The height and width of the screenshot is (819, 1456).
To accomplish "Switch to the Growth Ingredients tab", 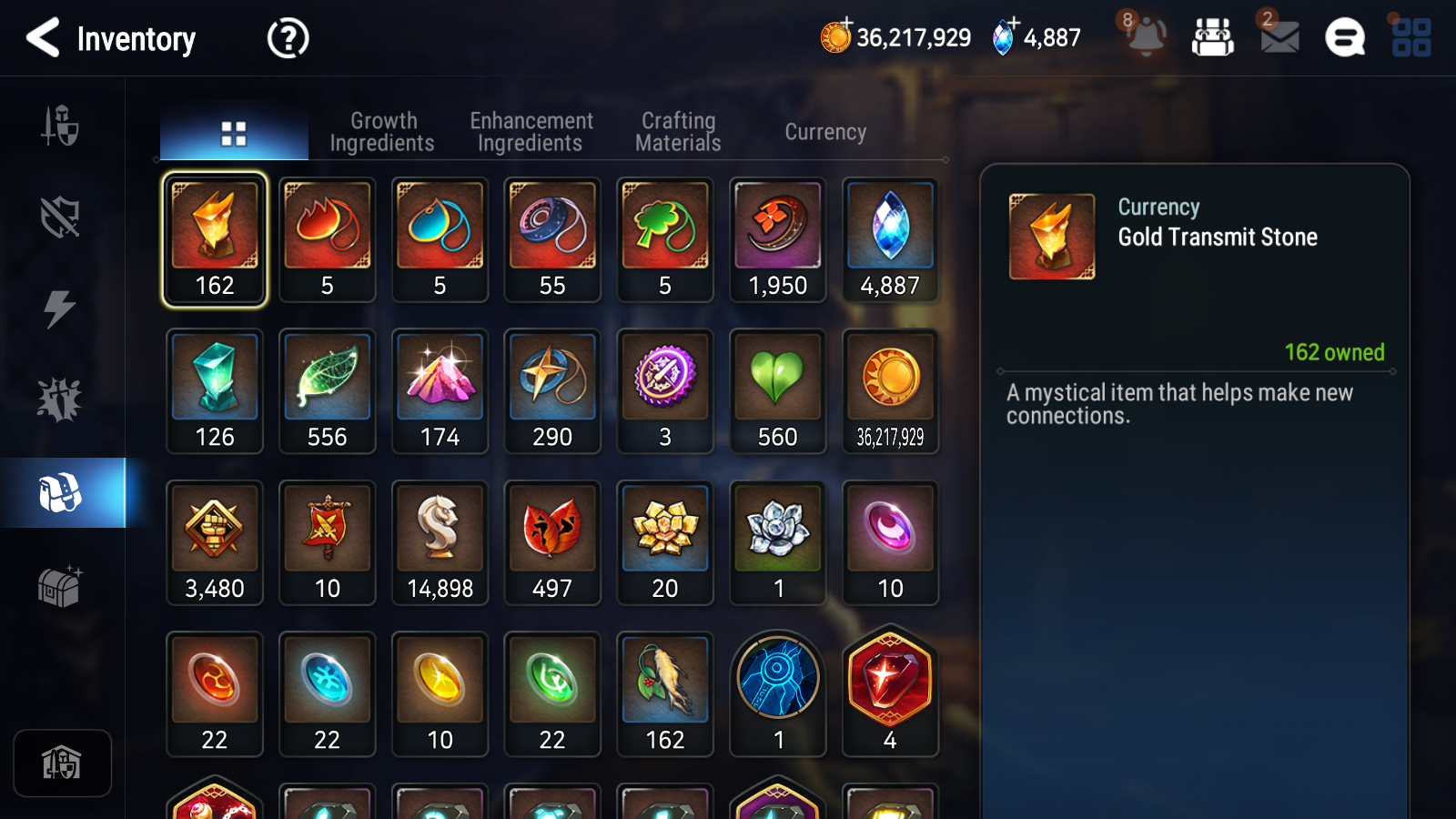I will click(x=382, y=132).
